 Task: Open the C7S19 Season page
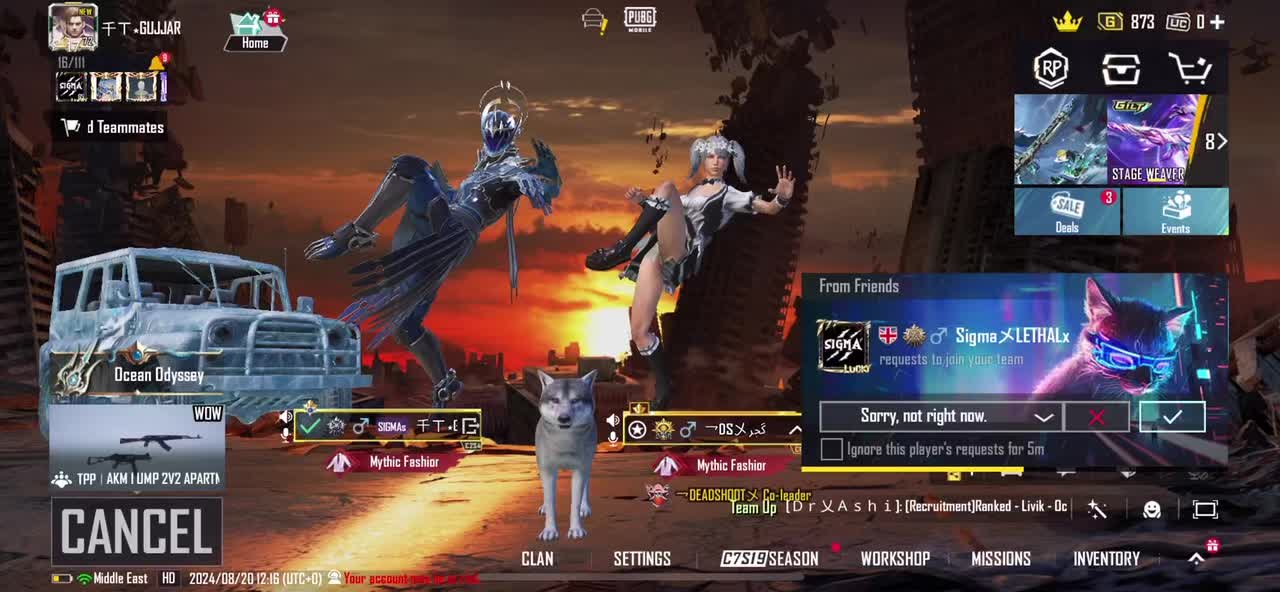click(770, 559)
